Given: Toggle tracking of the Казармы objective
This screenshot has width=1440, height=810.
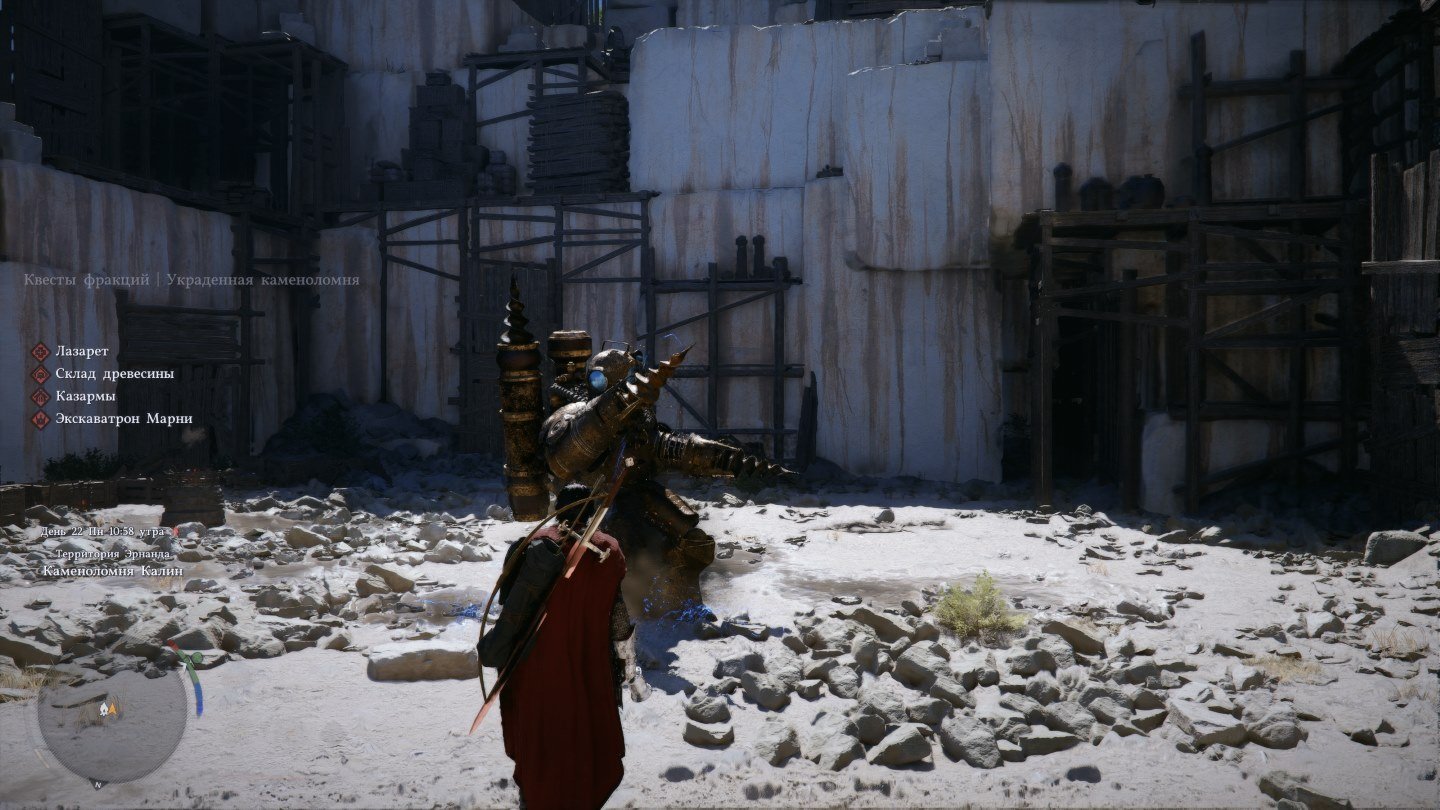Looking at the screenshot, I should click(x=88, y=397).
